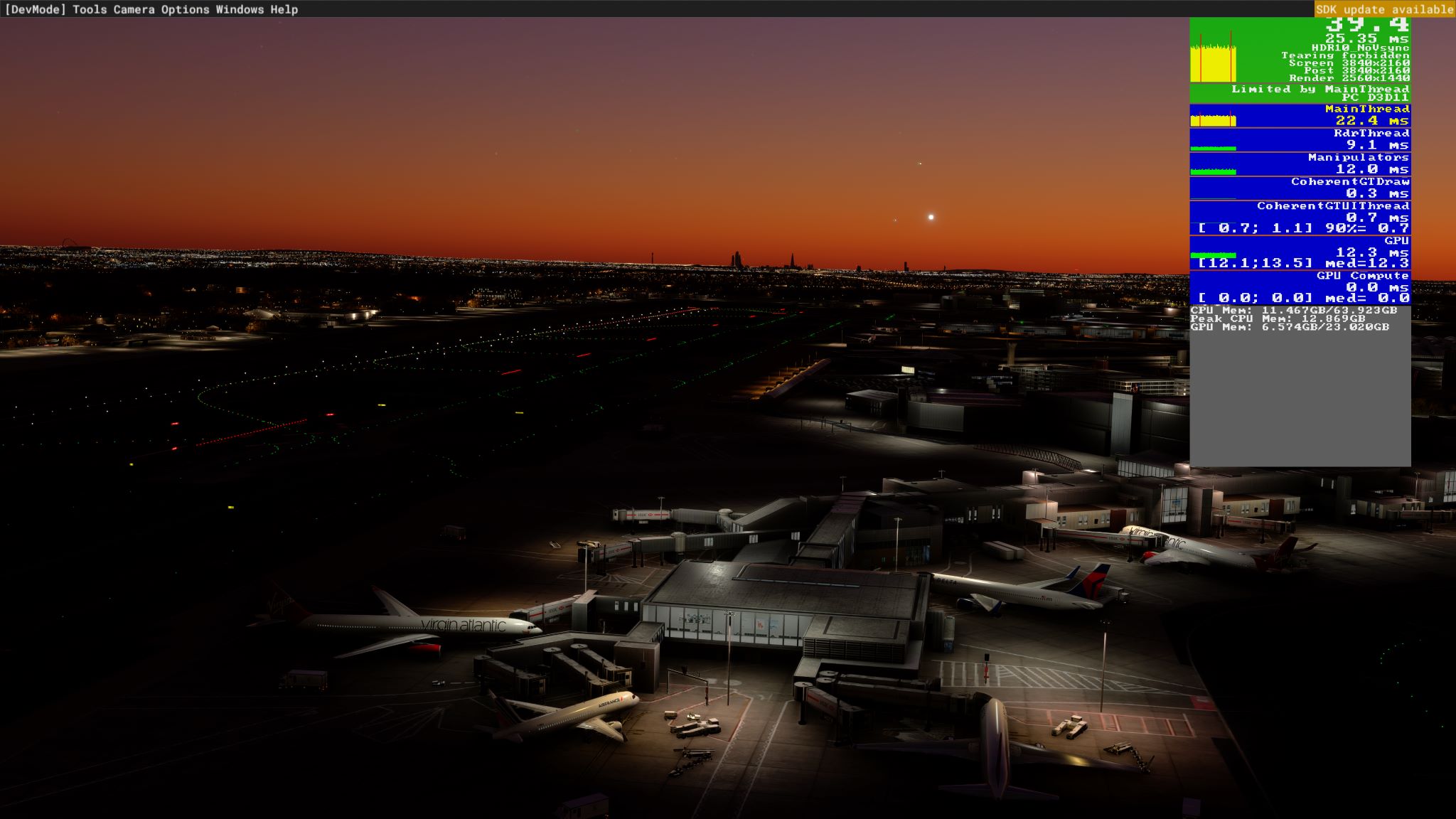
Task: Click the [DevMode] menu label
Action: click(37, 10)
